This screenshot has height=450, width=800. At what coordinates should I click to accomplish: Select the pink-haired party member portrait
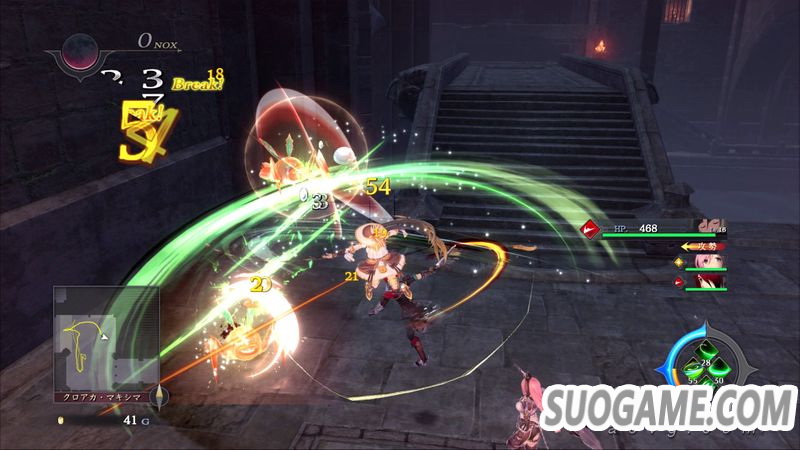(708, 261)
